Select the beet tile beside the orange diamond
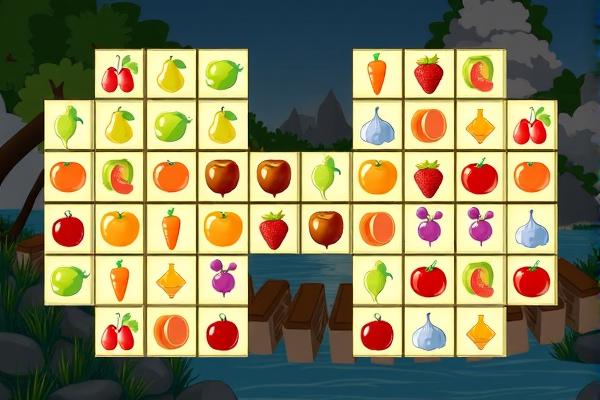Screen dimensions: 600x400 (x=223, y=279)
